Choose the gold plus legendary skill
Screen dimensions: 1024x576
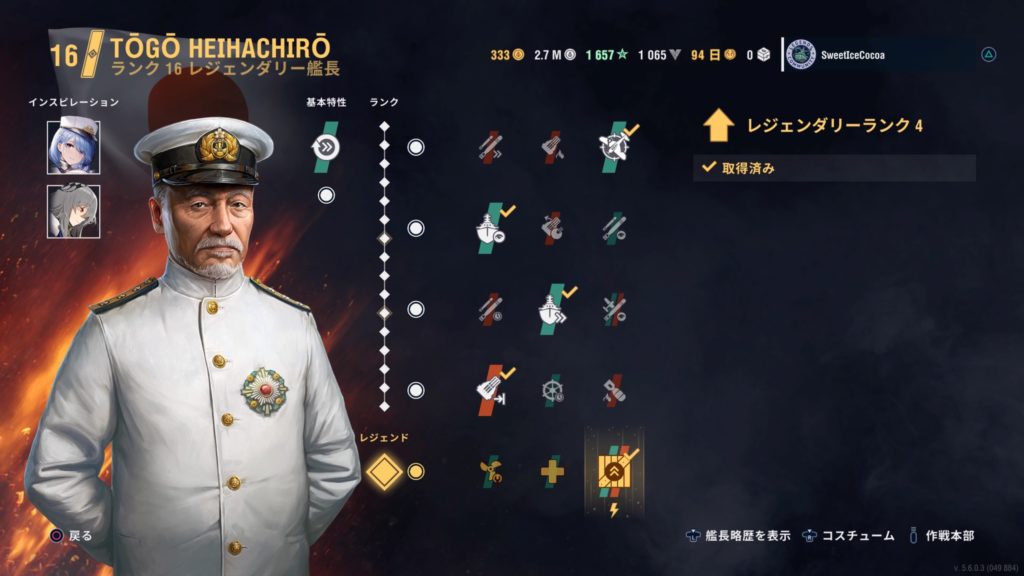553,470
